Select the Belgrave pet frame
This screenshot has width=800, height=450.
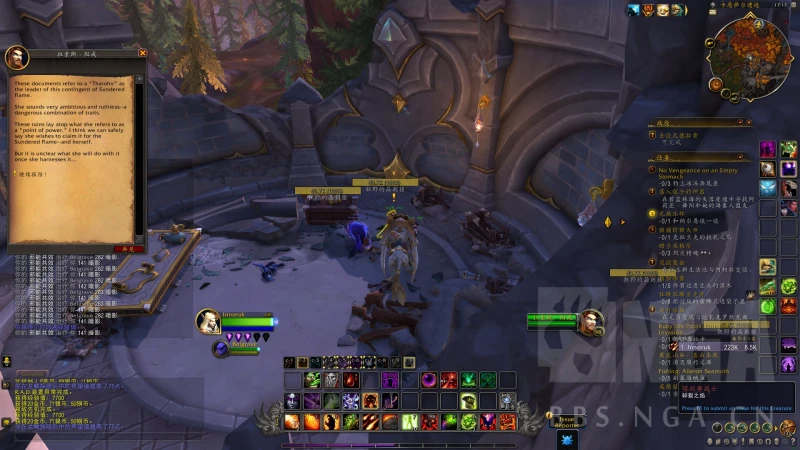222,348
